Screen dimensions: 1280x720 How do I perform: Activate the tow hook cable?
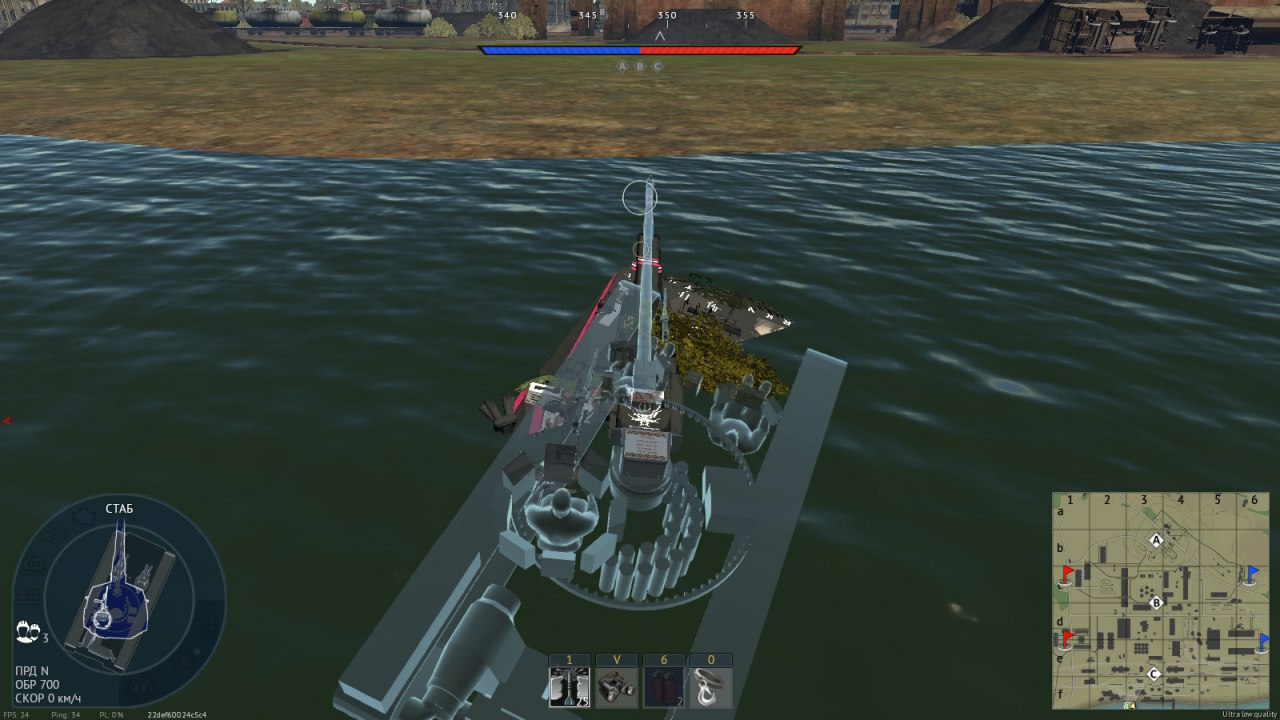pyautogui.click(x=711, y=687)
